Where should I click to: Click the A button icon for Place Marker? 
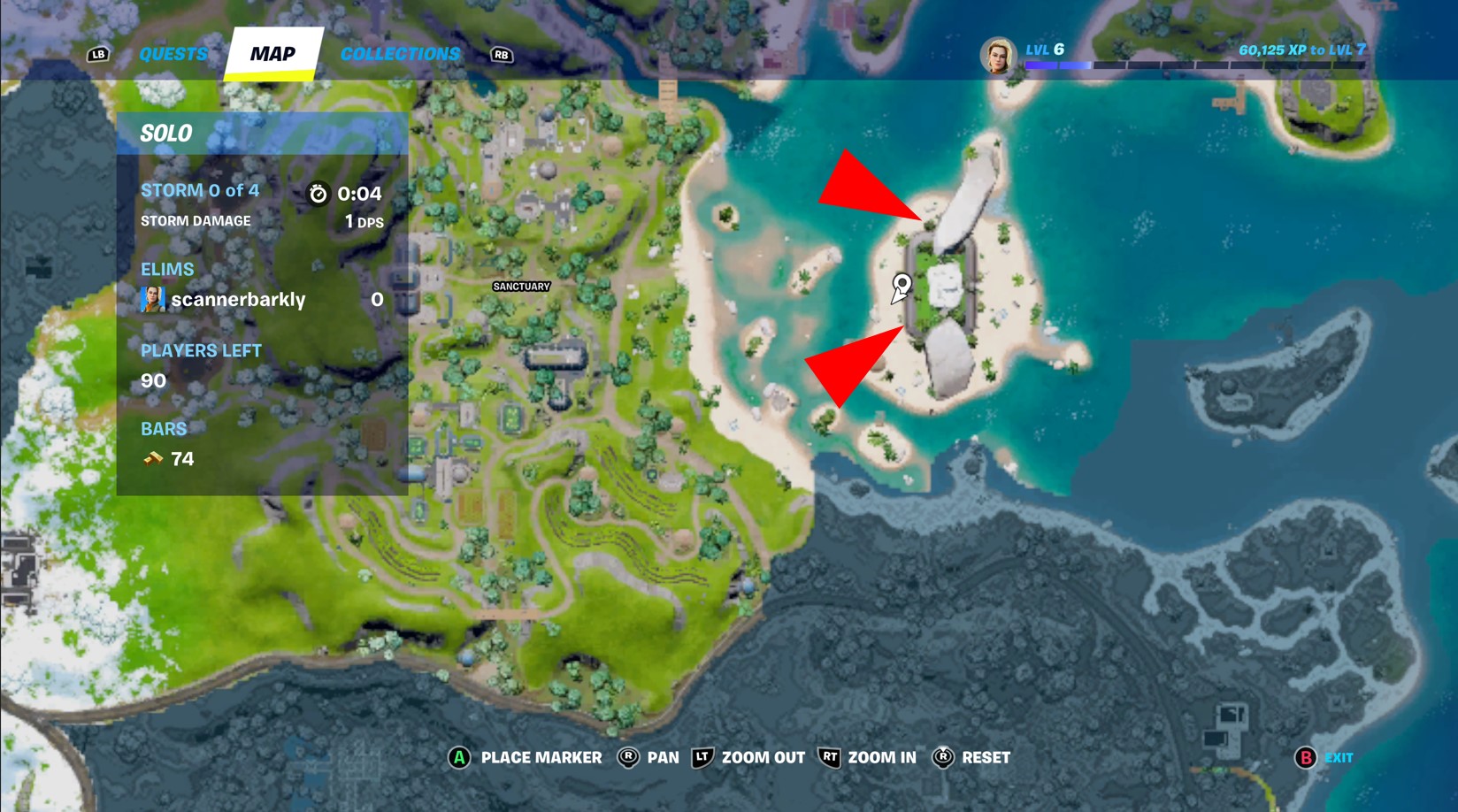point(459,757)
